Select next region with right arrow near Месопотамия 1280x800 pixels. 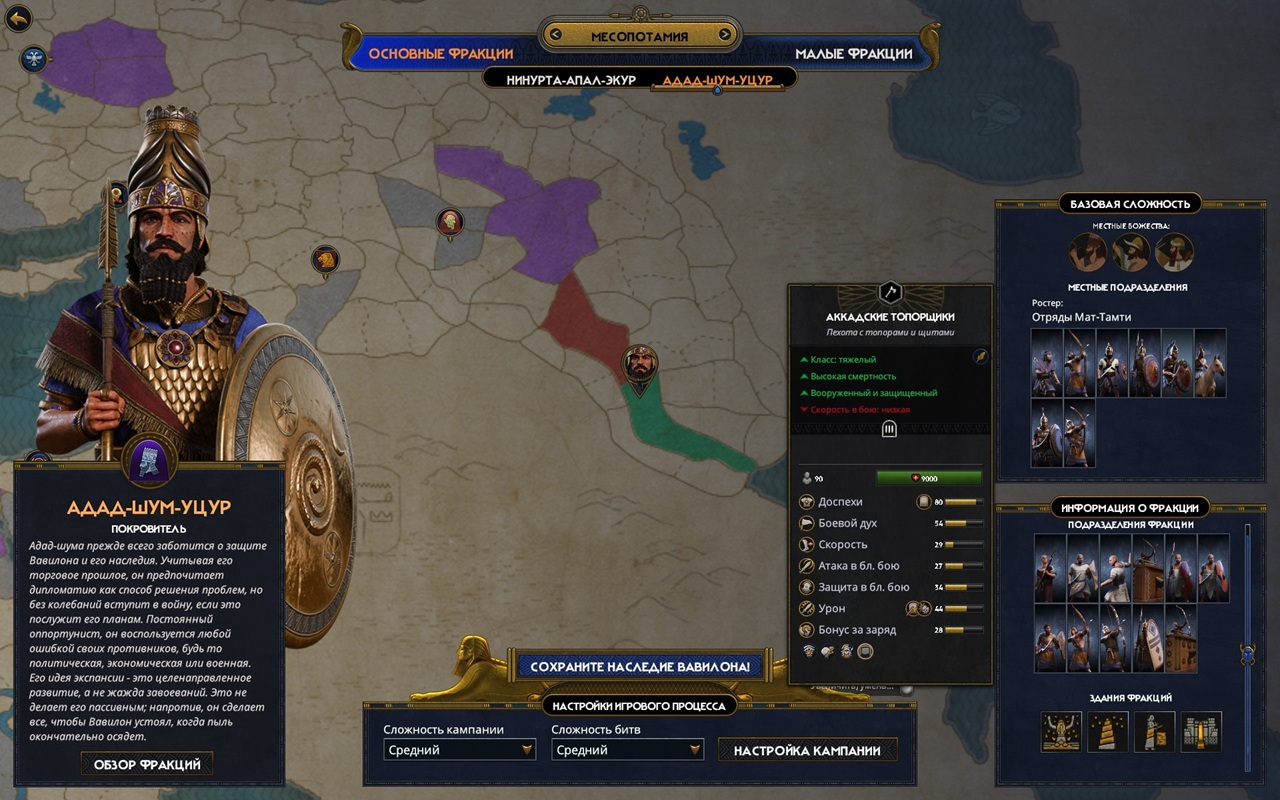[x=724, y=36]
